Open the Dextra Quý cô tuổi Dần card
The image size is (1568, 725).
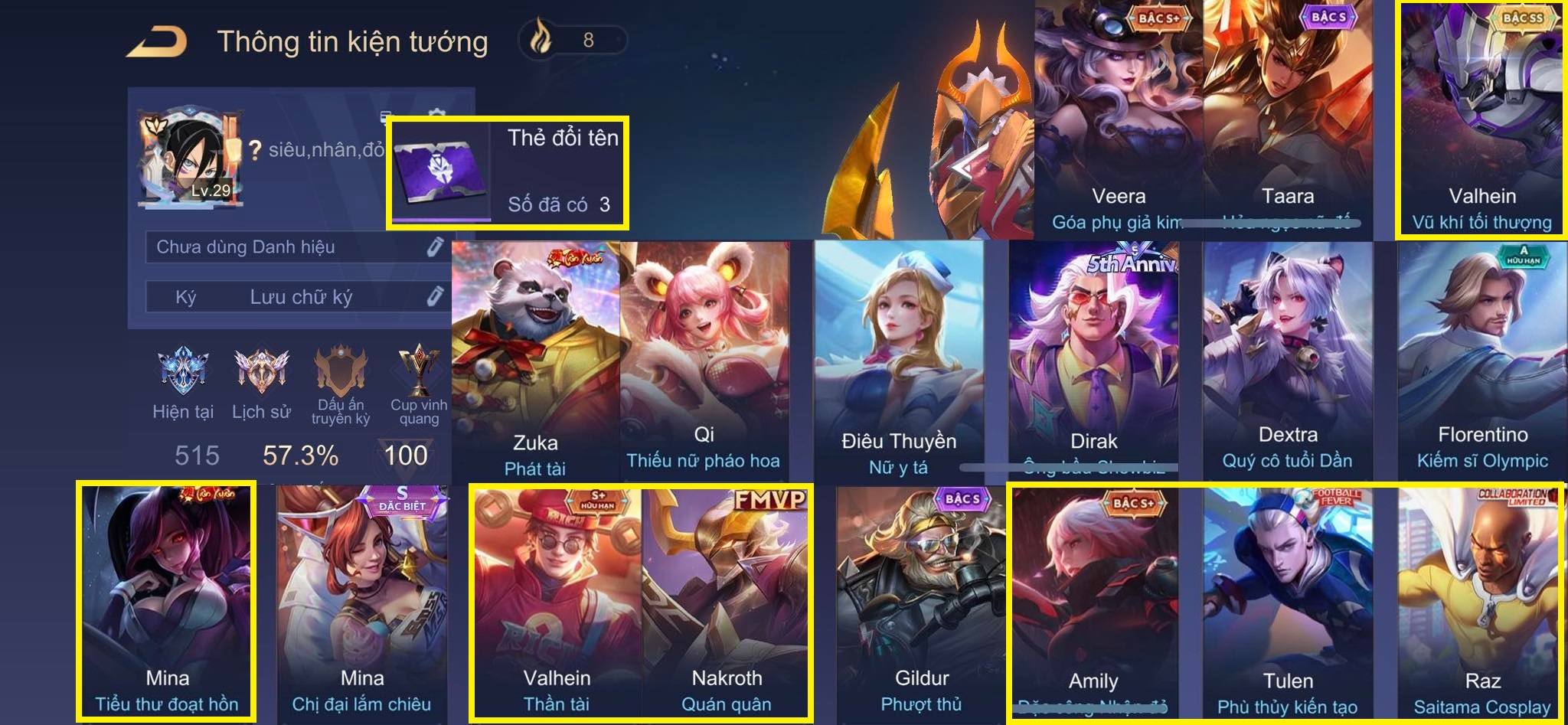(1288, 360)
